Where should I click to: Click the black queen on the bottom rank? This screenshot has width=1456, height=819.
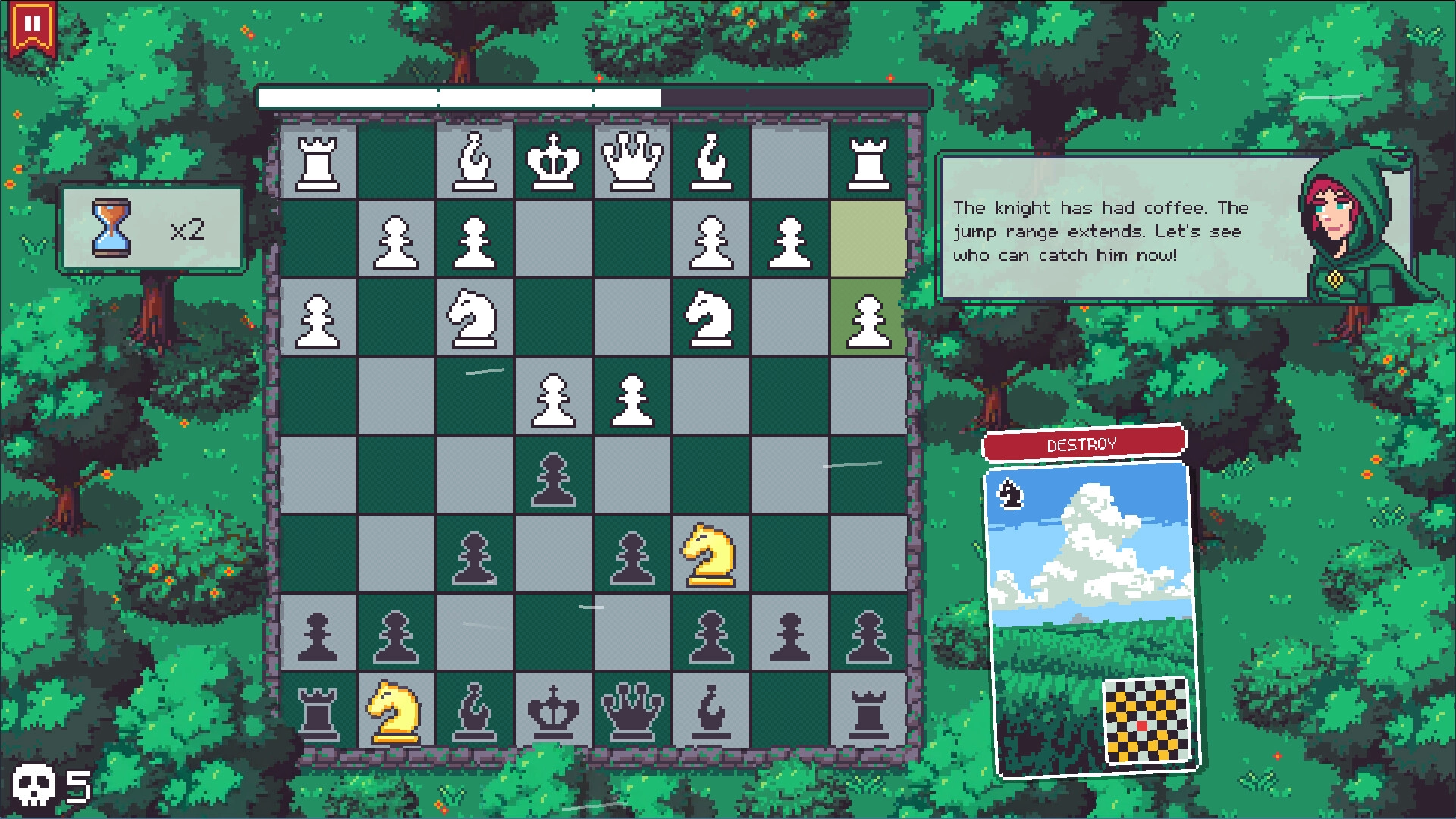(x=631, y=713)
